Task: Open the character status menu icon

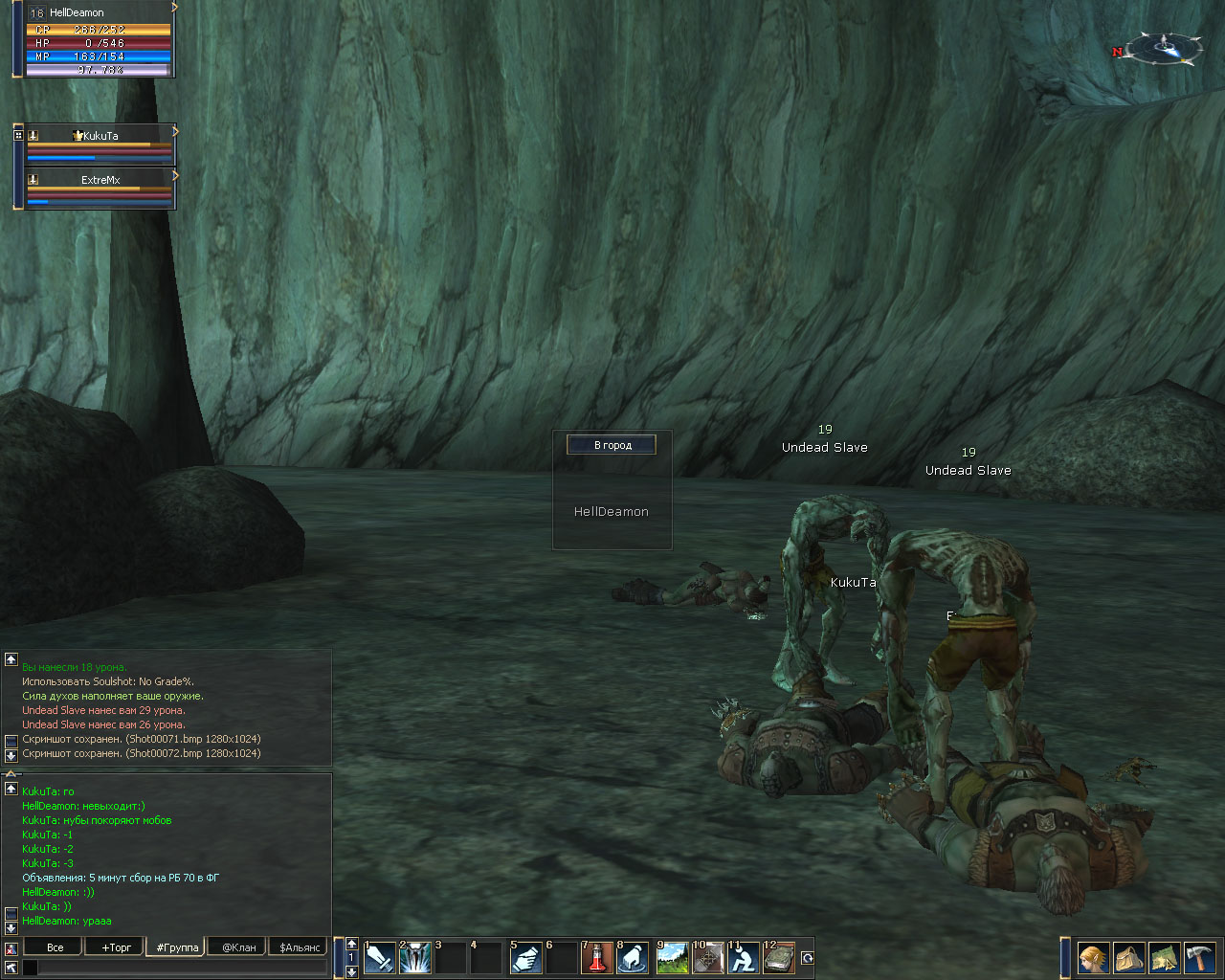Action: point(1093,957)
